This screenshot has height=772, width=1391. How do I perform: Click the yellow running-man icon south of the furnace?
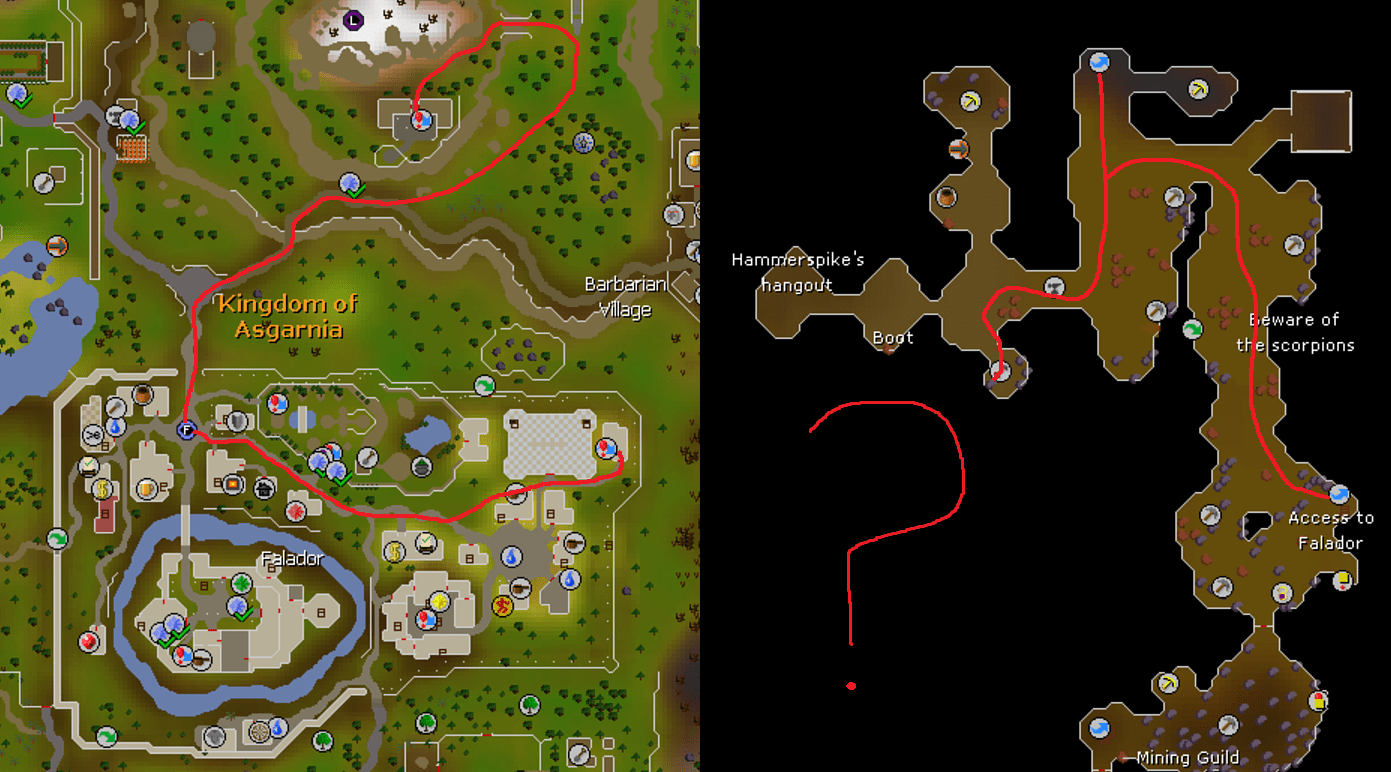coord(502,606)
